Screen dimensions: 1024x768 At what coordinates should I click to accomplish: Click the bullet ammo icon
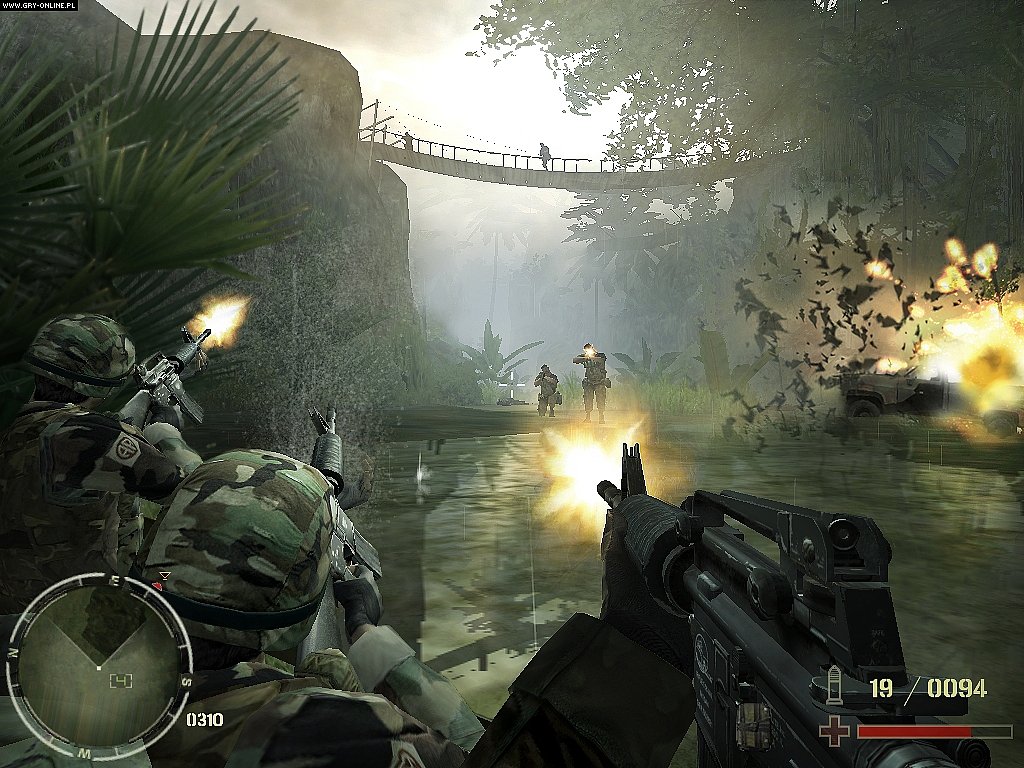pos(834,684)
